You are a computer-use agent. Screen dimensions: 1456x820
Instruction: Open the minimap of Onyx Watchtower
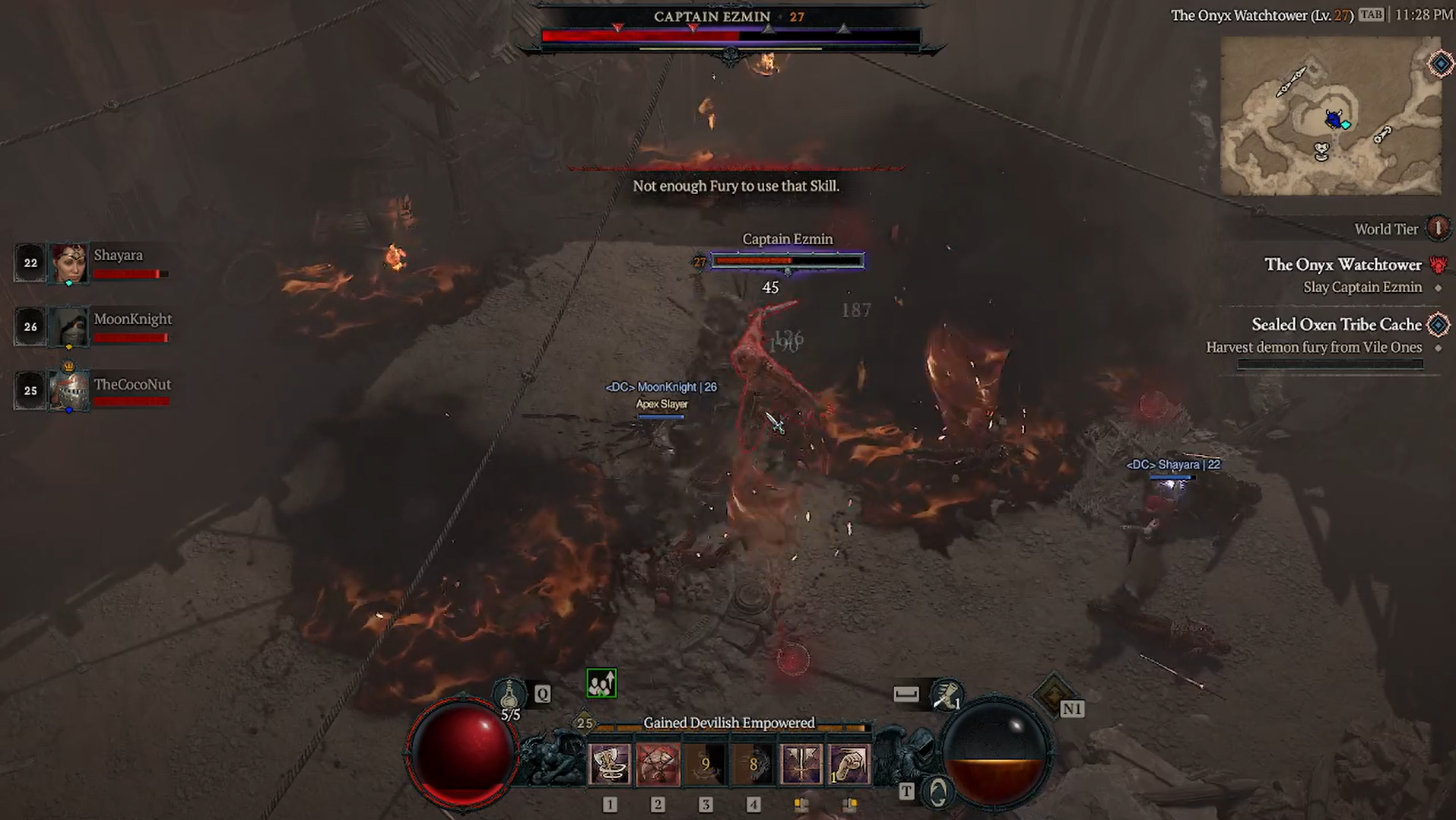pos(1331,116)
